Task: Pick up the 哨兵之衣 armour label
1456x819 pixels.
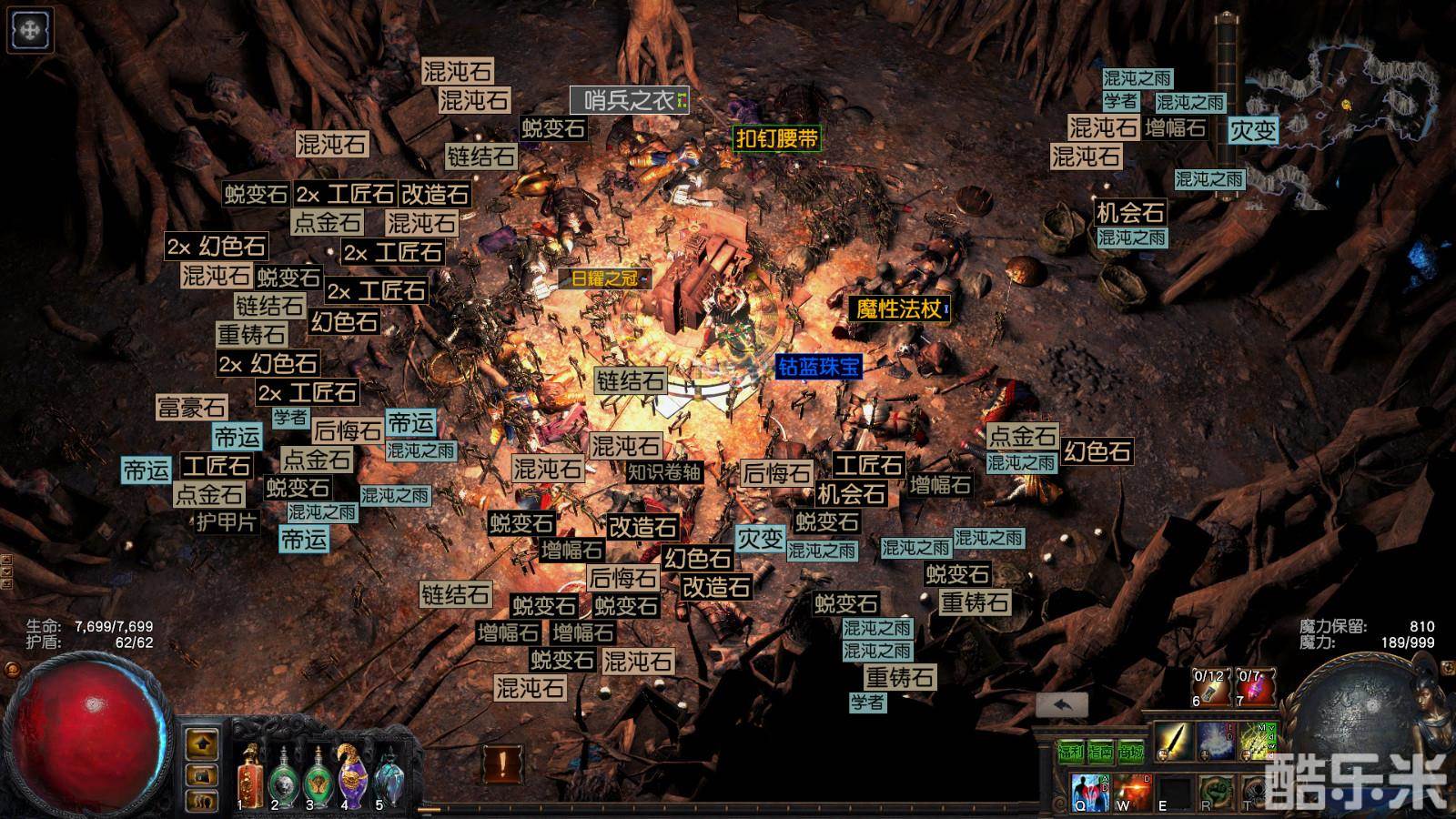Action: coord(629,100)
